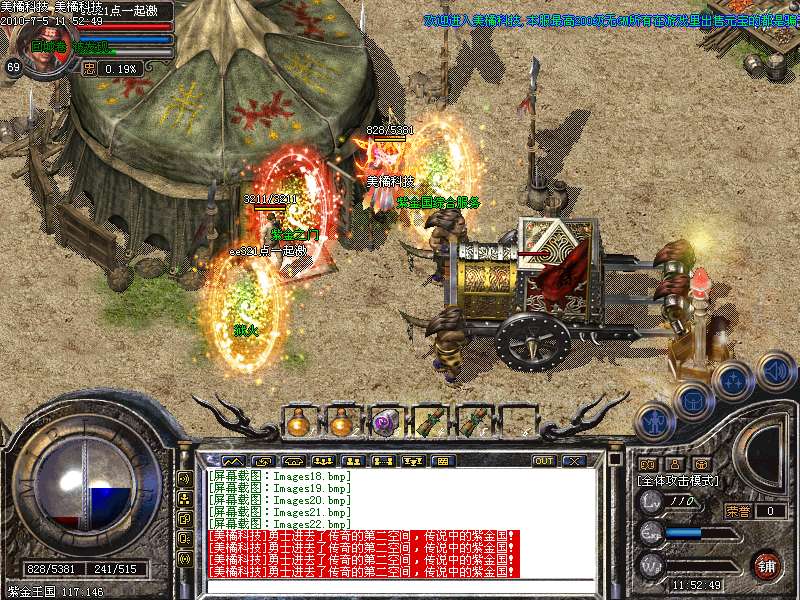Screen dimensions: 800x600
Task: Click the 荣誉 honor label
Action: (x=738, y=511)
